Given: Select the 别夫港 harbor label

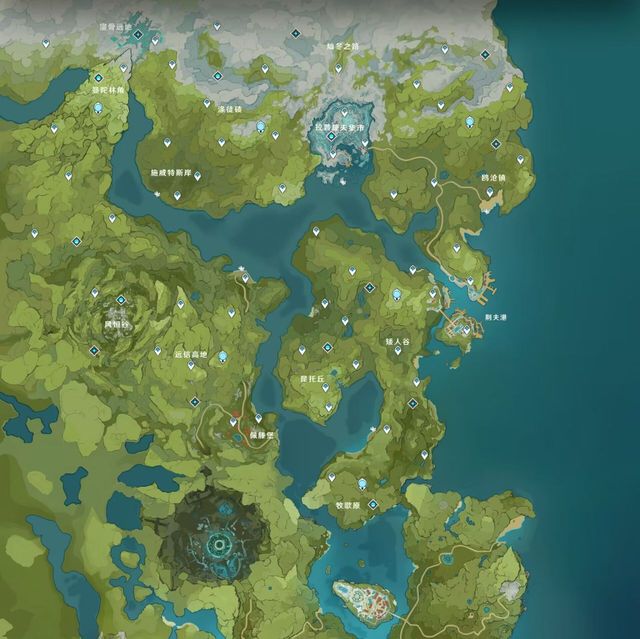Looking at the screenshot, I should [x=497, y=316].
